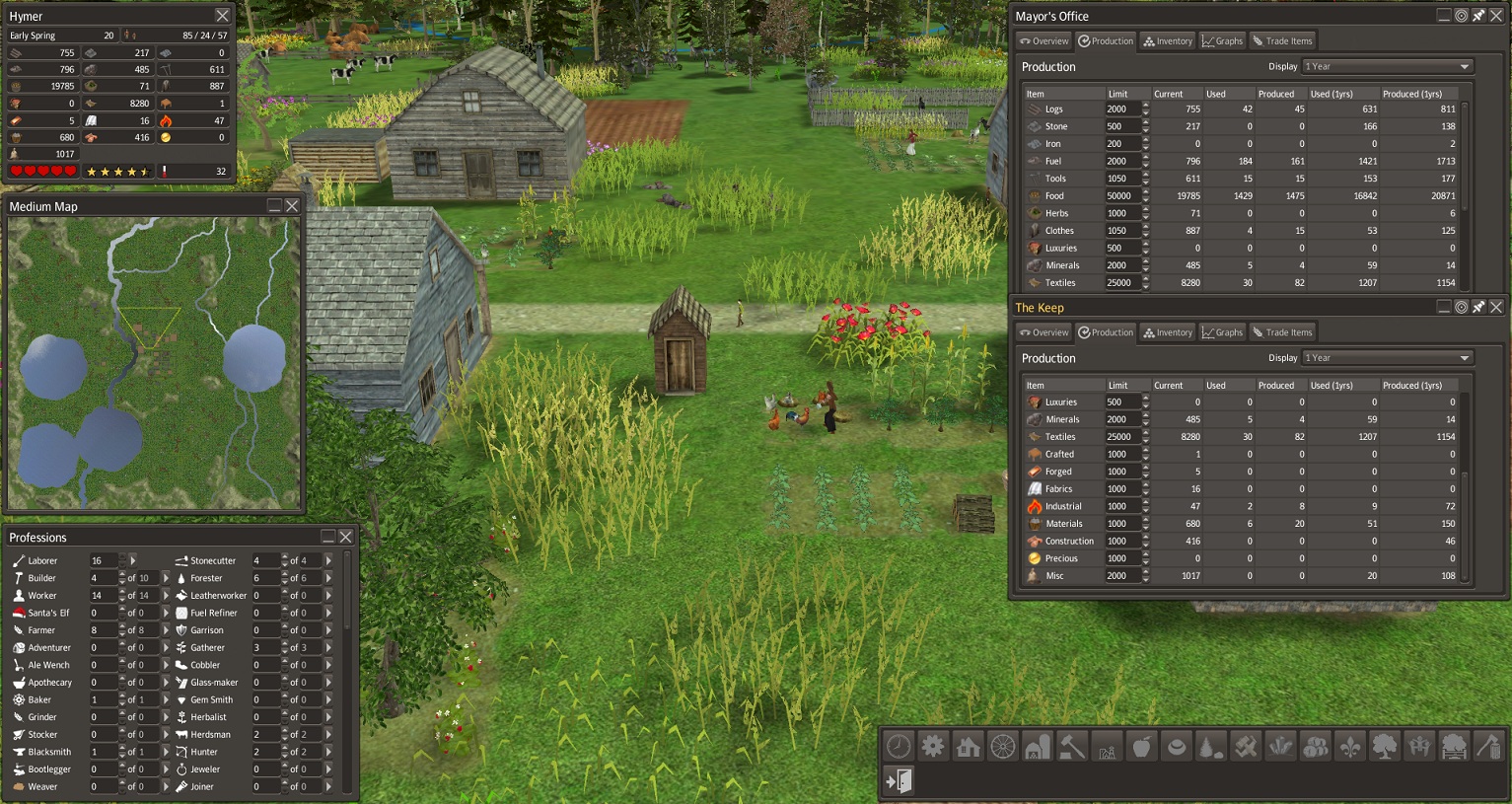Expand Display dropdown in Mayor's Office
Viewport: 1512px width, 804px height.
(x=1387, y=66)
